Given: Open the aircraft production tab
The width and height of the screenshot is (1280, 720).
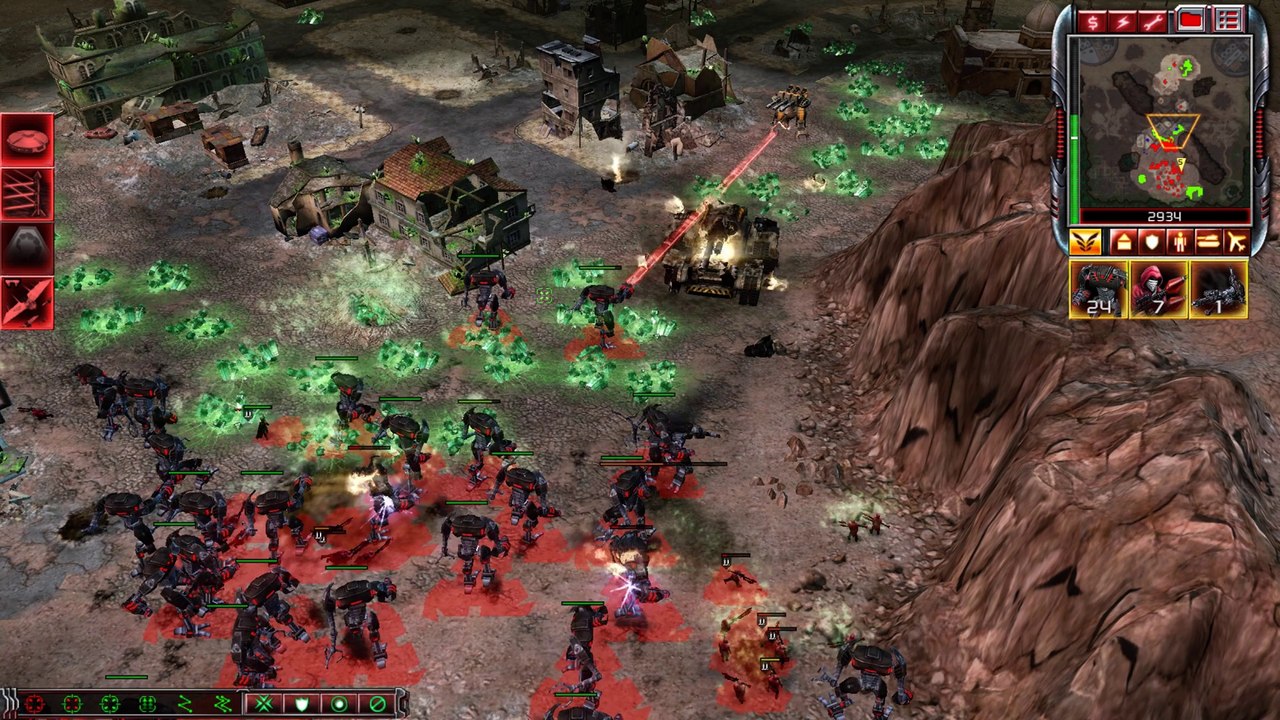Looking at the screenshot, I should pyautogui.click(x=1236, y=241).
